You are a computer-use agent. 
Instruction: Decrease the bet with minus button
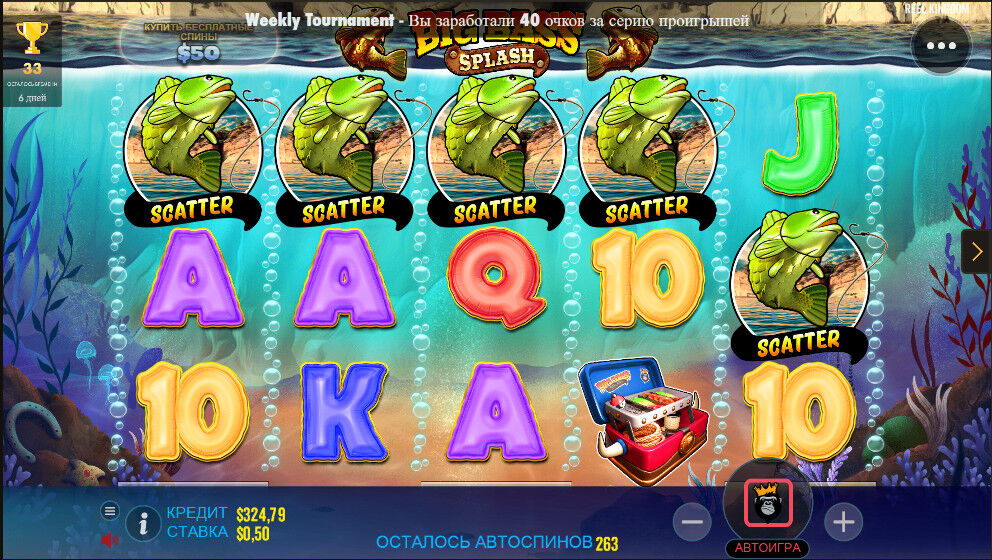click(x=692, y=521)
